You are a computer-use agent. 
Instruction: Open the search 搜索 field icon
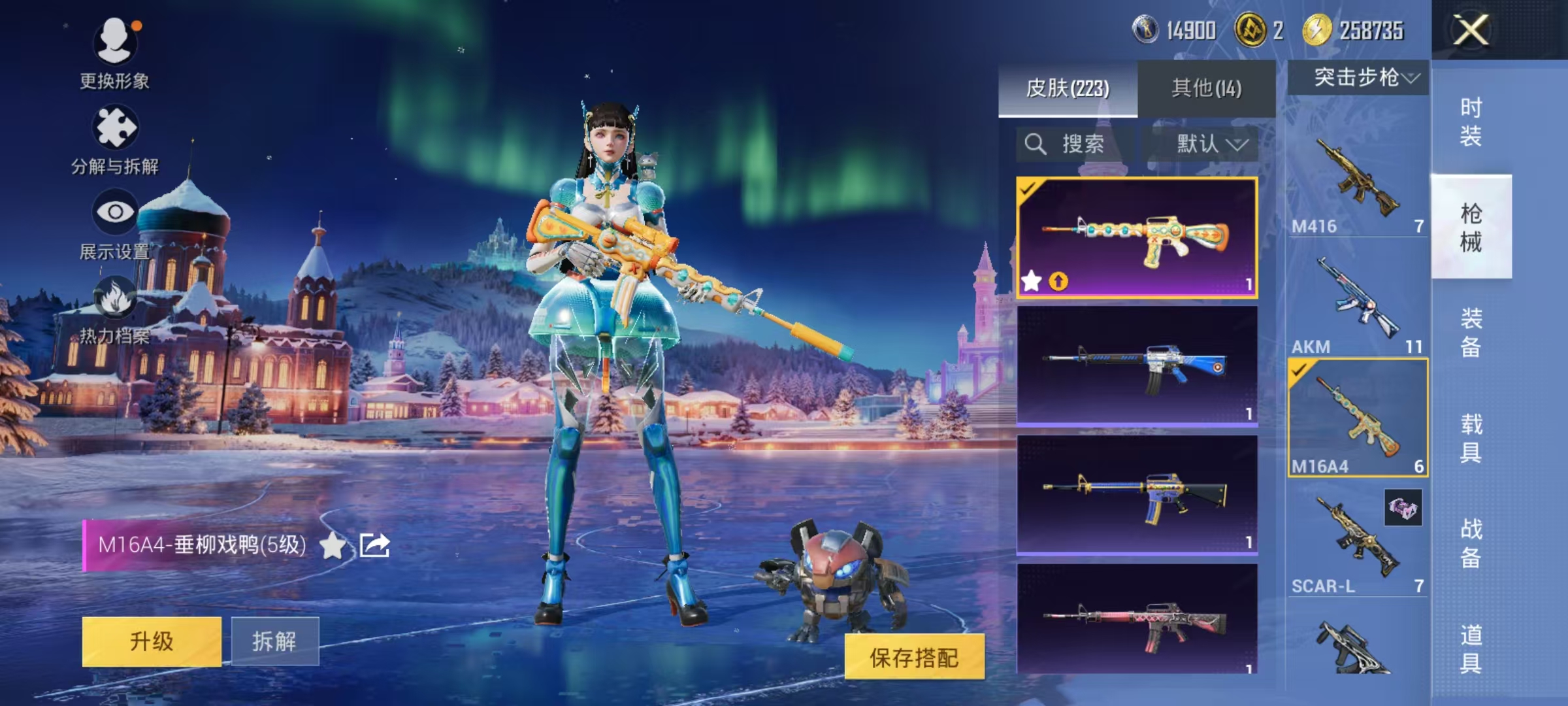[x=1036, y=144]
